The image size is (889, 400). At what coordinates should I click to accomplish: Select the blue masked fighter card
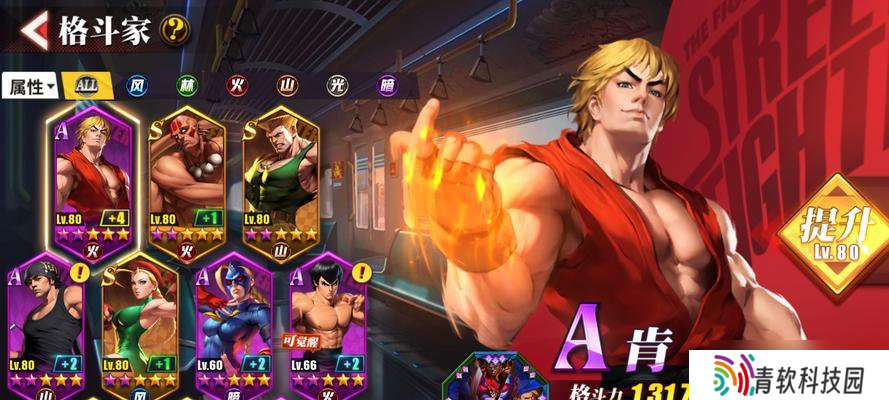coord(234,325)
